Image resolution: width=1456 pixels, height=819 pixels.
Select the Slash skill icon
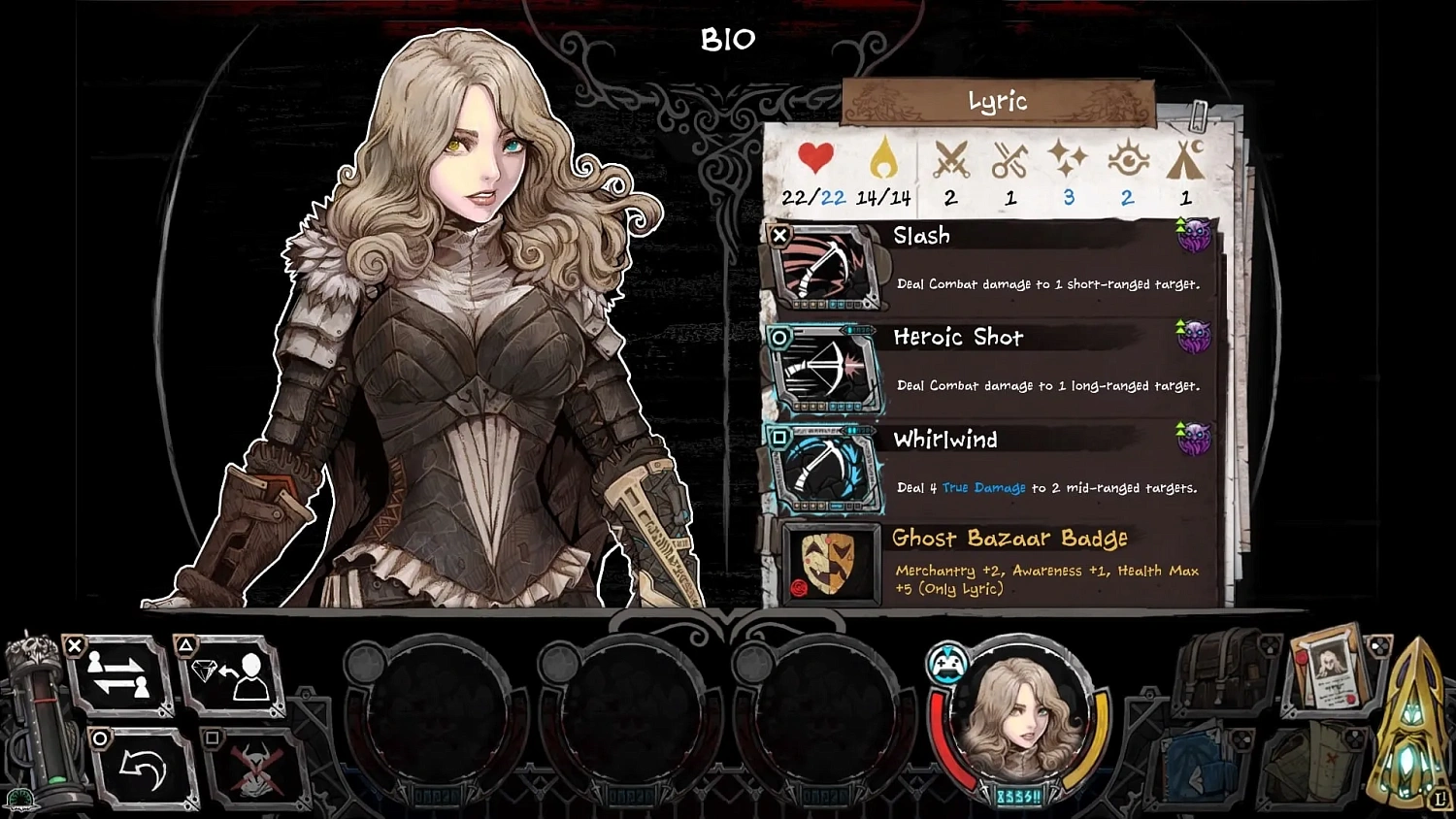[x=827, y=269]
